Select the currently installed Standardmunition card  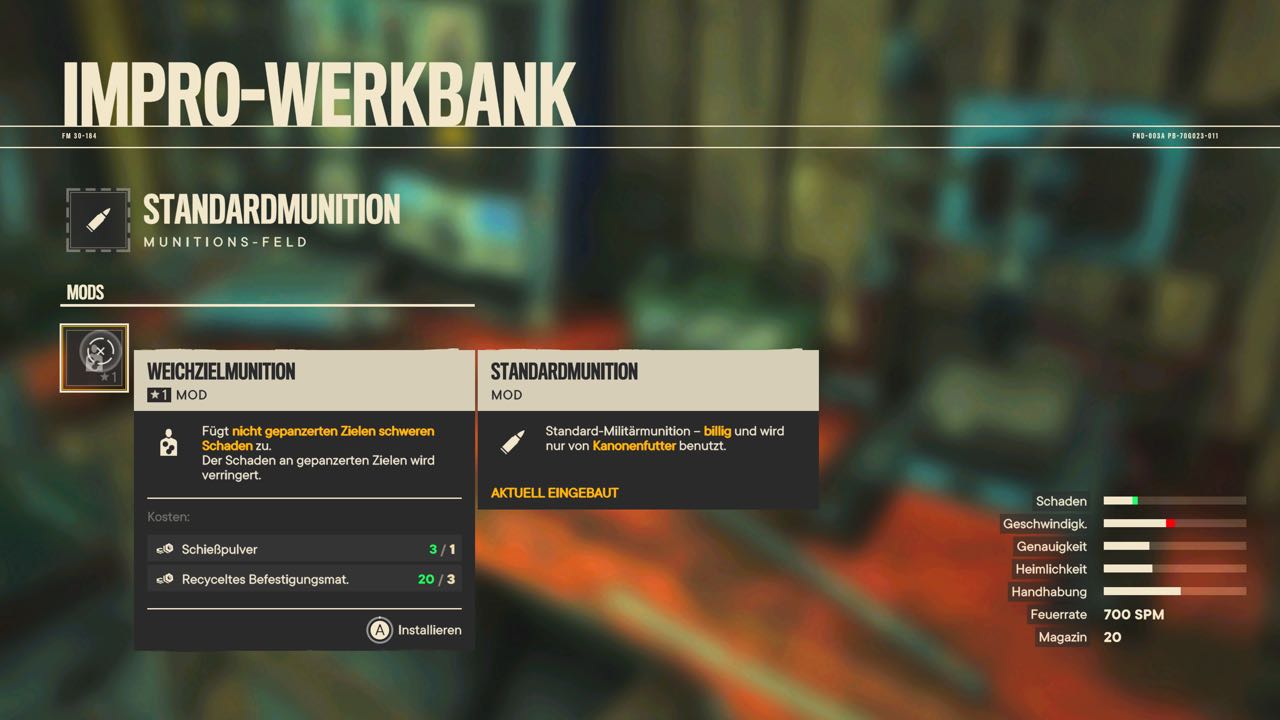point(648,430)
